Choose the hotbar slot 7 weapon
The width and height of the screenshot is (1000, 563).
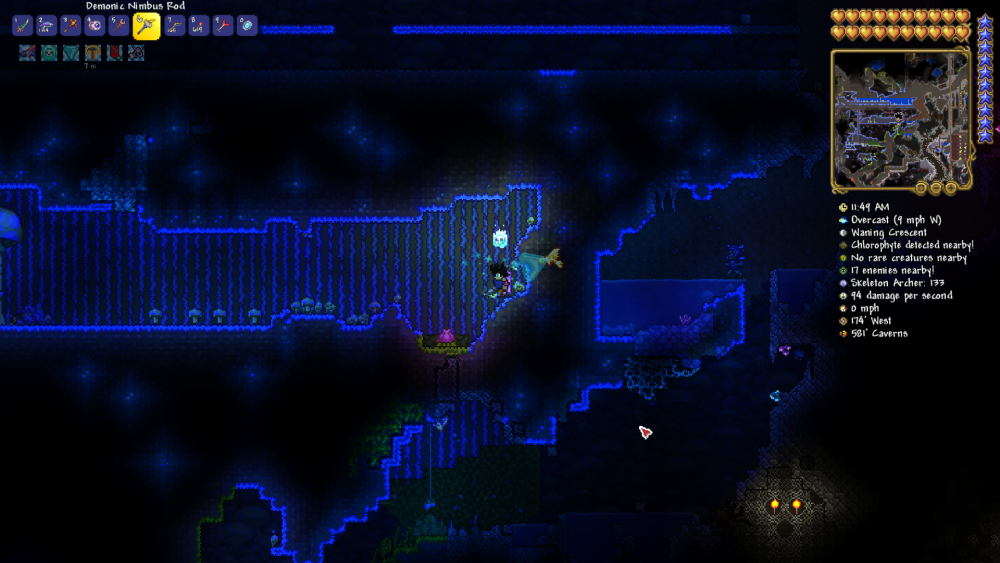click(174, 25)
